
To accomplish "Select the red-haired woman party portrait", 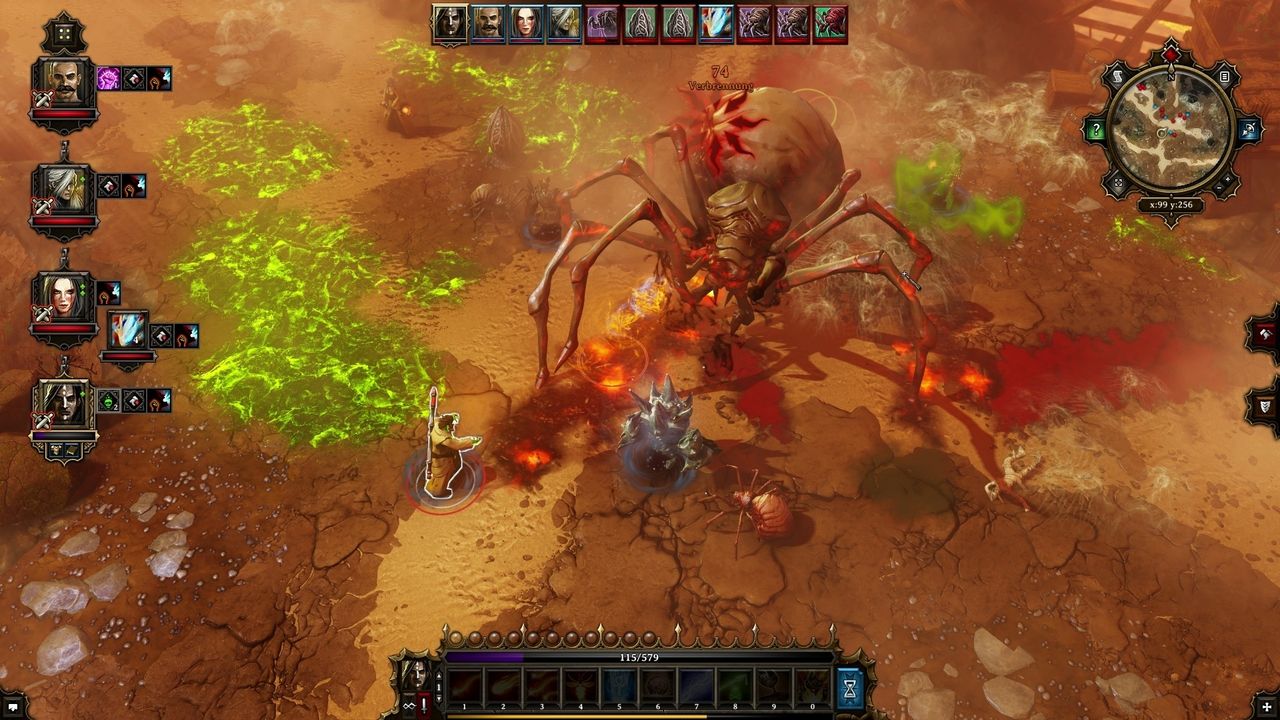I will (x=63, y=296).
